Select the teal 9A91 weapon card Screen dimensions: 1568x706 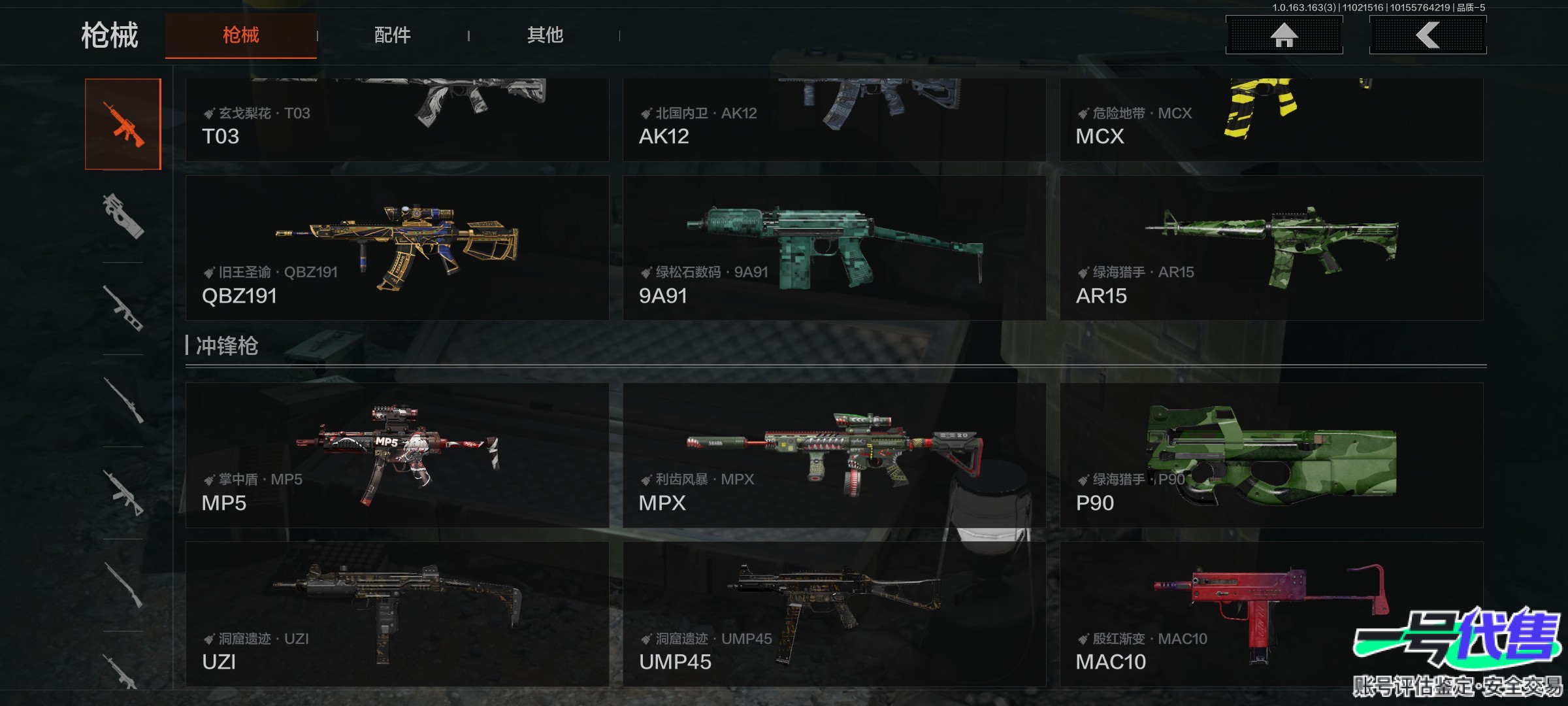(x=834, y=248)
